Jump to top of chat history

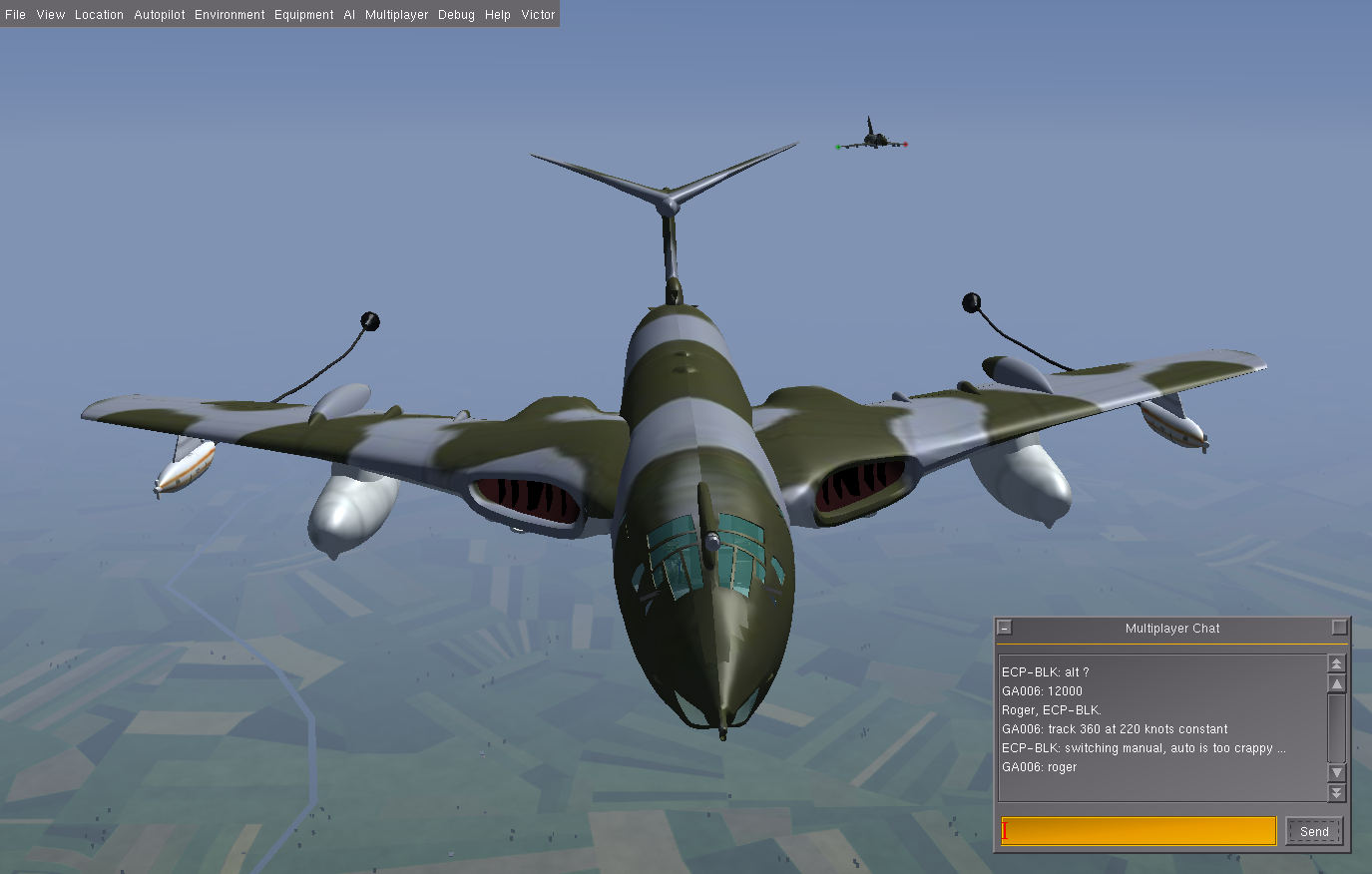click(x=1337, y=663)
